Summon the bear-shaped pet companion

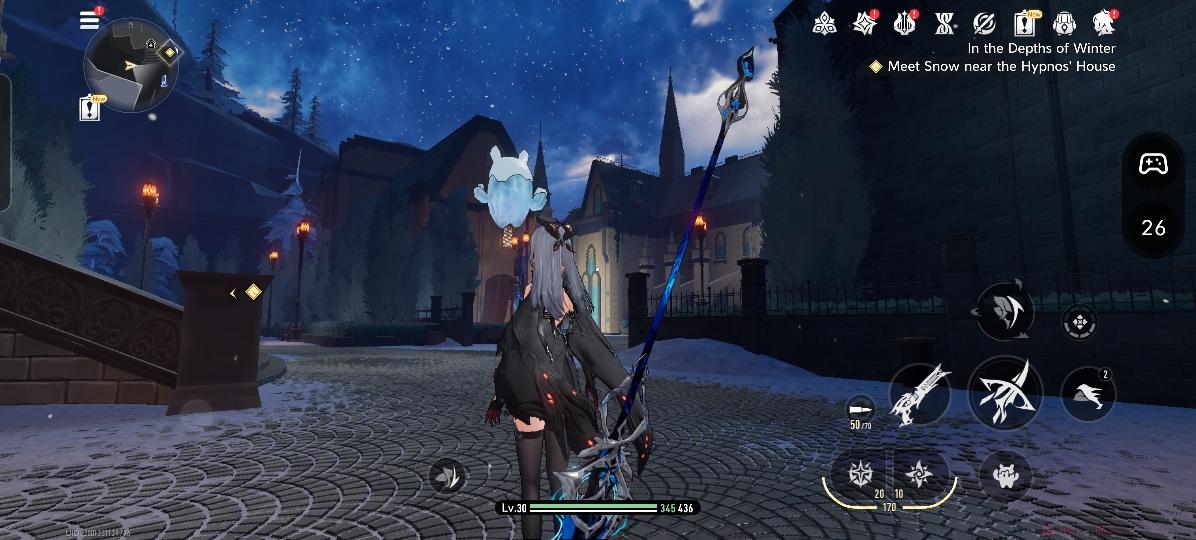[x=1005, y=475]
